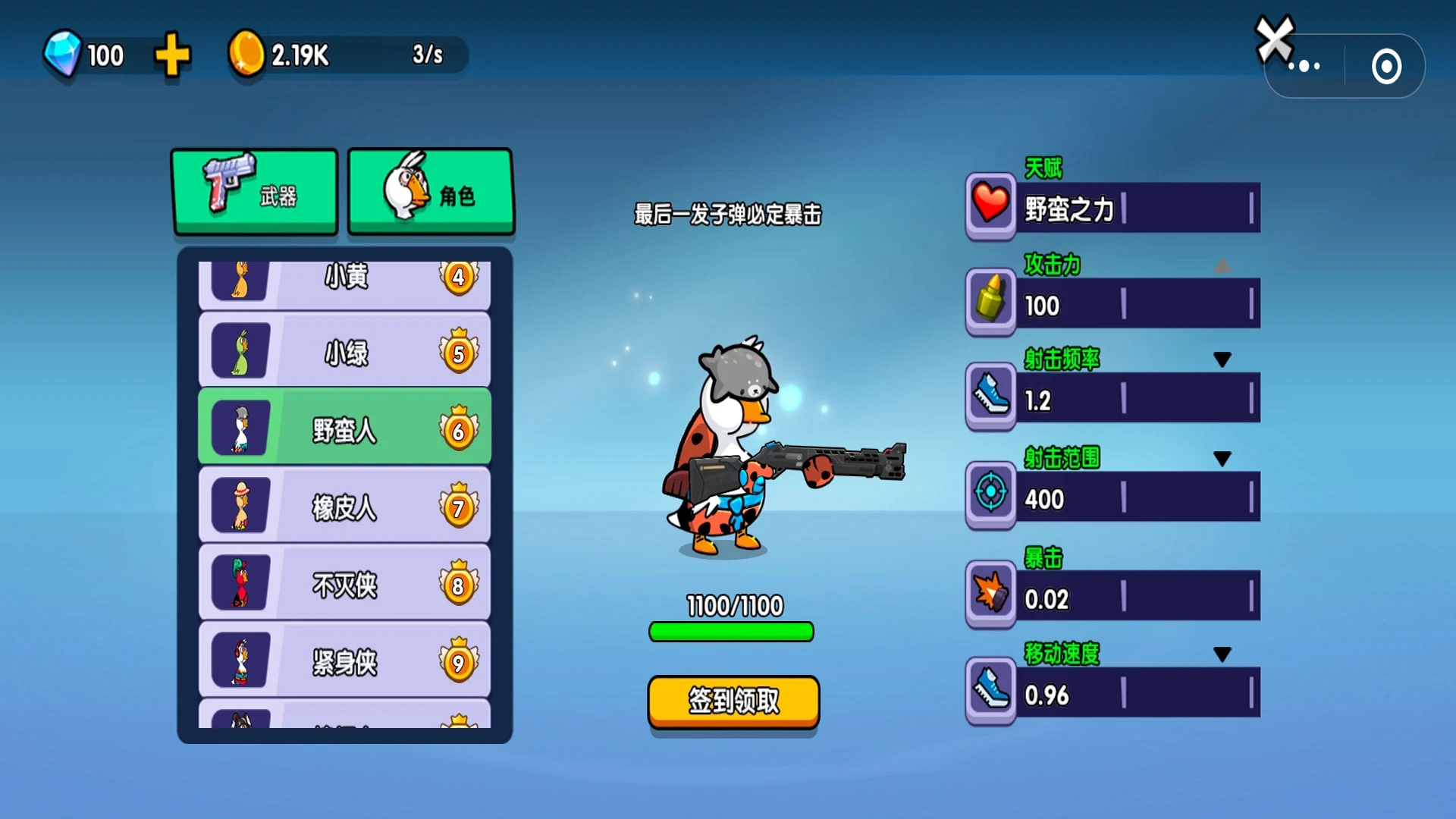This screenshot has width=1456, height=819.
Task: Switch to the 武器 tab
Action: (255, 191)
